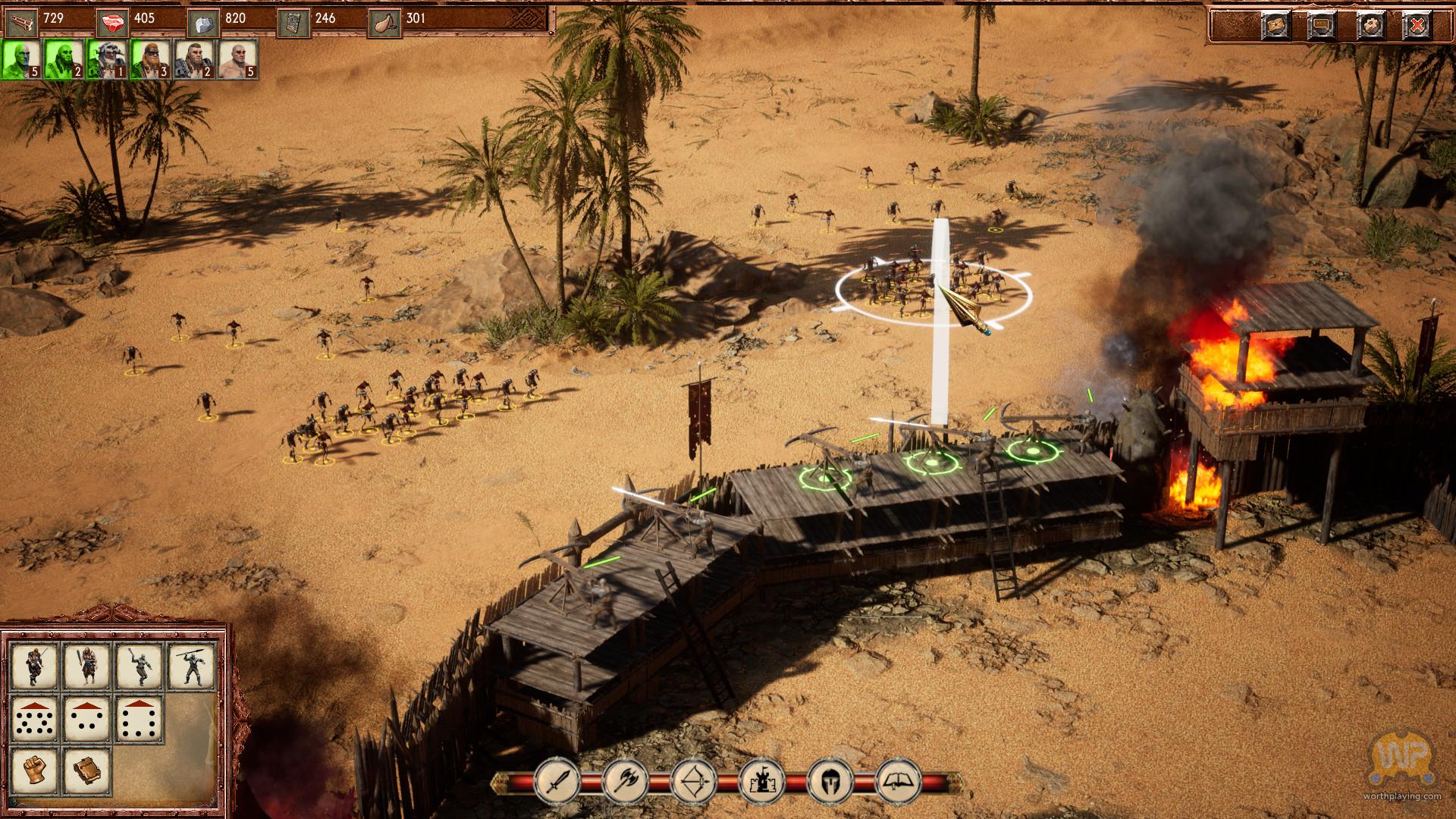
Task: Open the envelope messages button
Action: 1276,26
